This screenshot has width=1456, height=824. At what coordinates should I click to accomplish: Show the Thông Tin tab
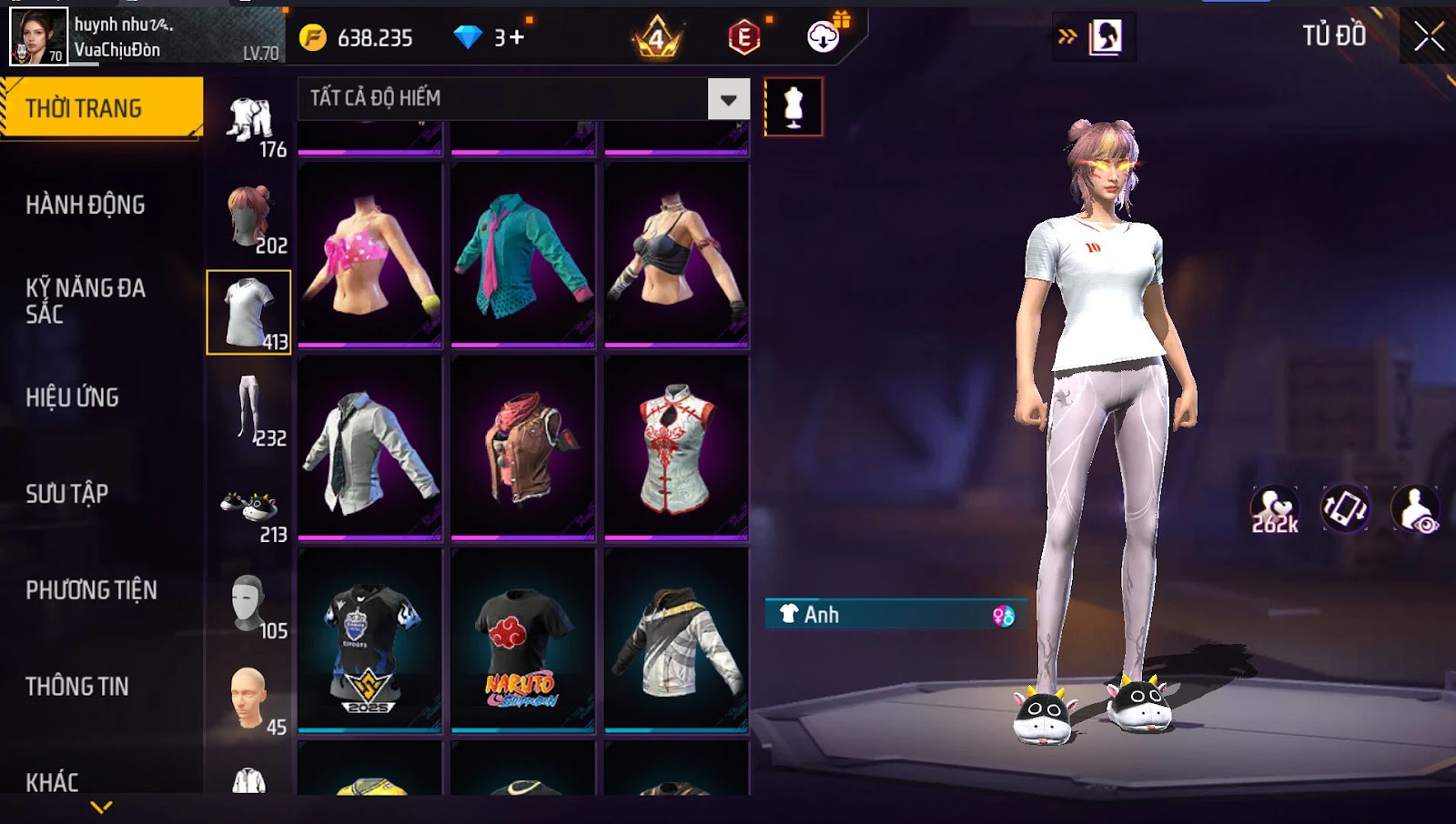[x=77, y=687]
